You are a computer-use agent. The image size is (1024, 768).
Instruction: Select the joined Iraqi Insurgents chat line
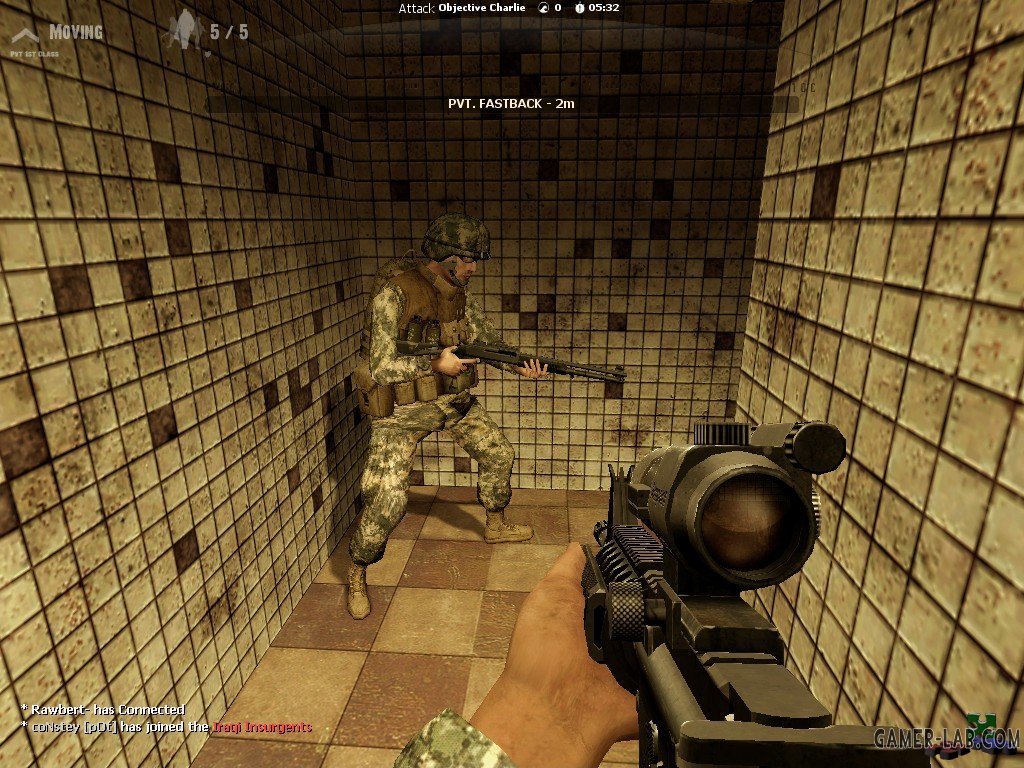point(166,727)
